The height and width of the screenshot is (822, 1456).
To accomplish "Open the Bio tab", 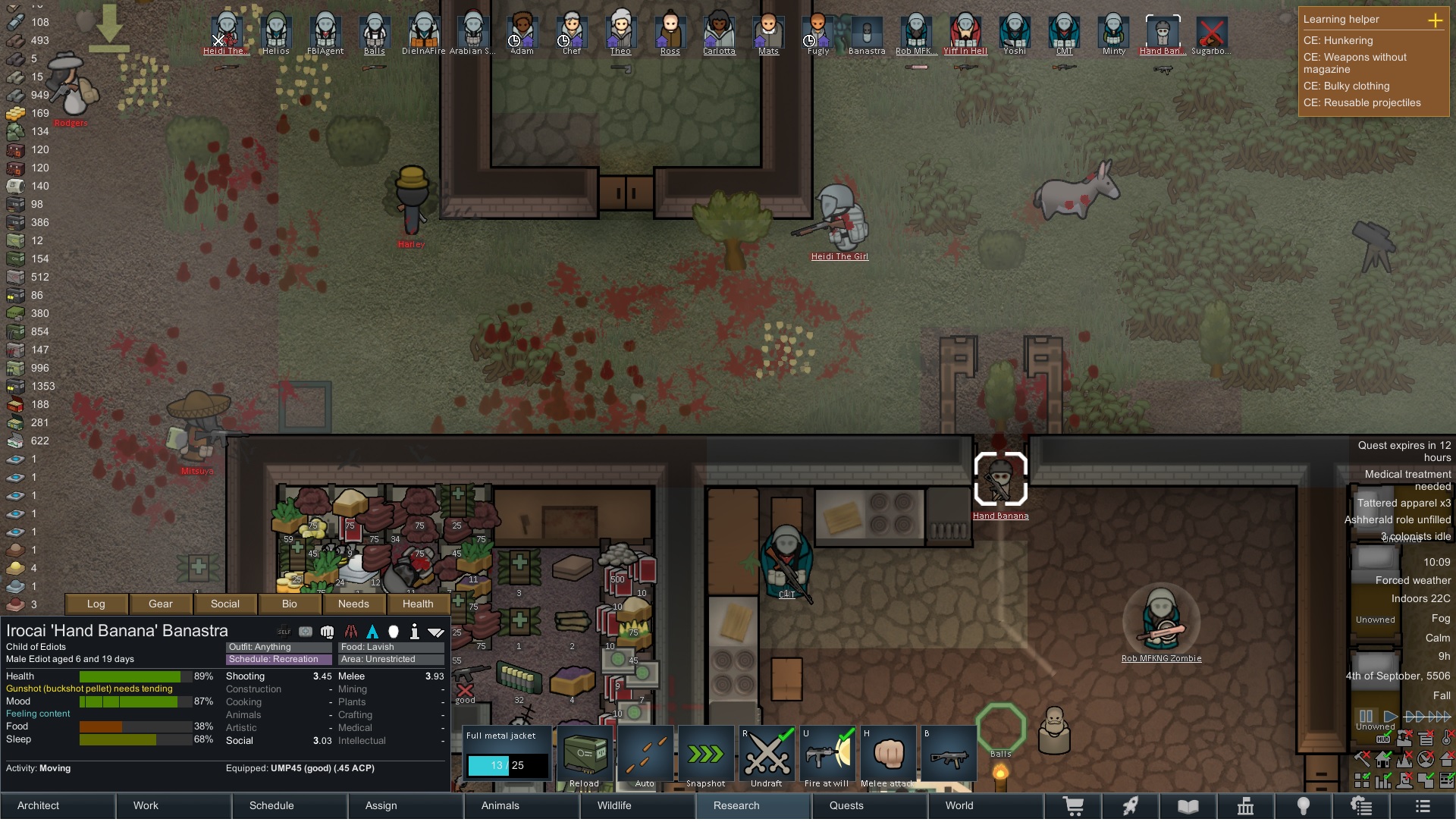I will tap(290, 604).
